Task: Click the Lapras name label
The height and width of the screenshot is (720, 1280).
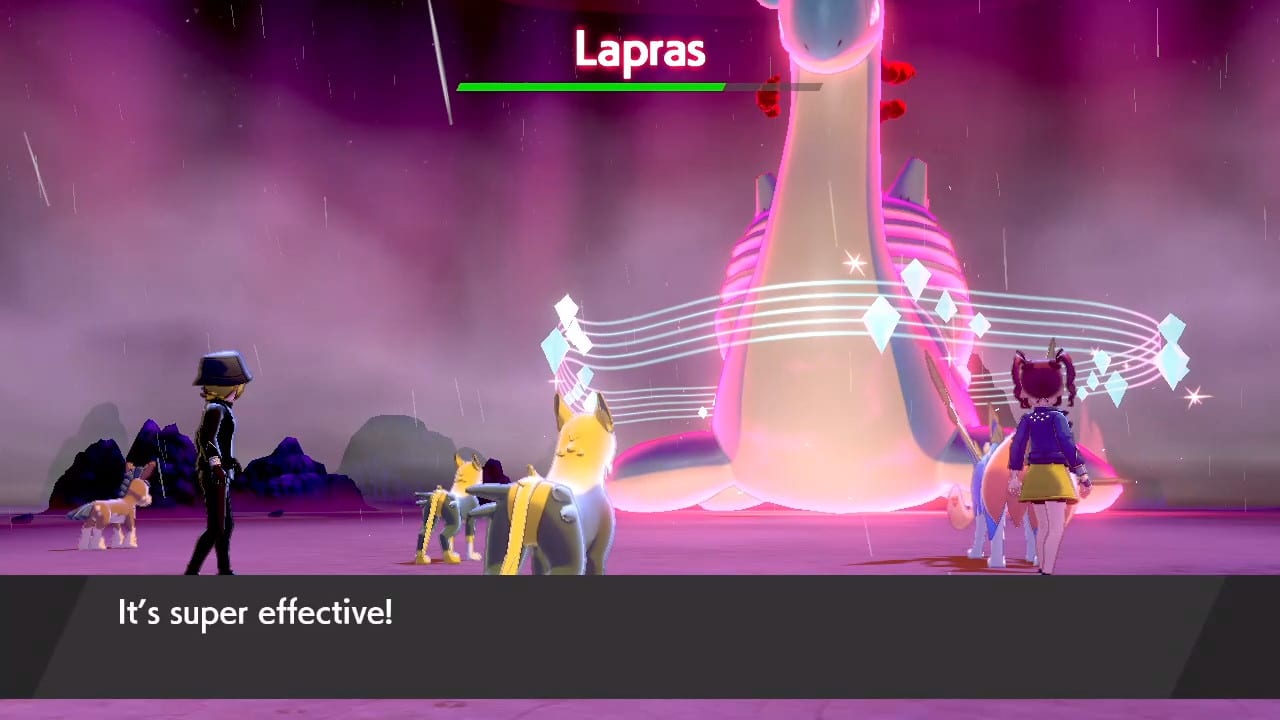Action: pyautogui.click(x=641, y=50)
